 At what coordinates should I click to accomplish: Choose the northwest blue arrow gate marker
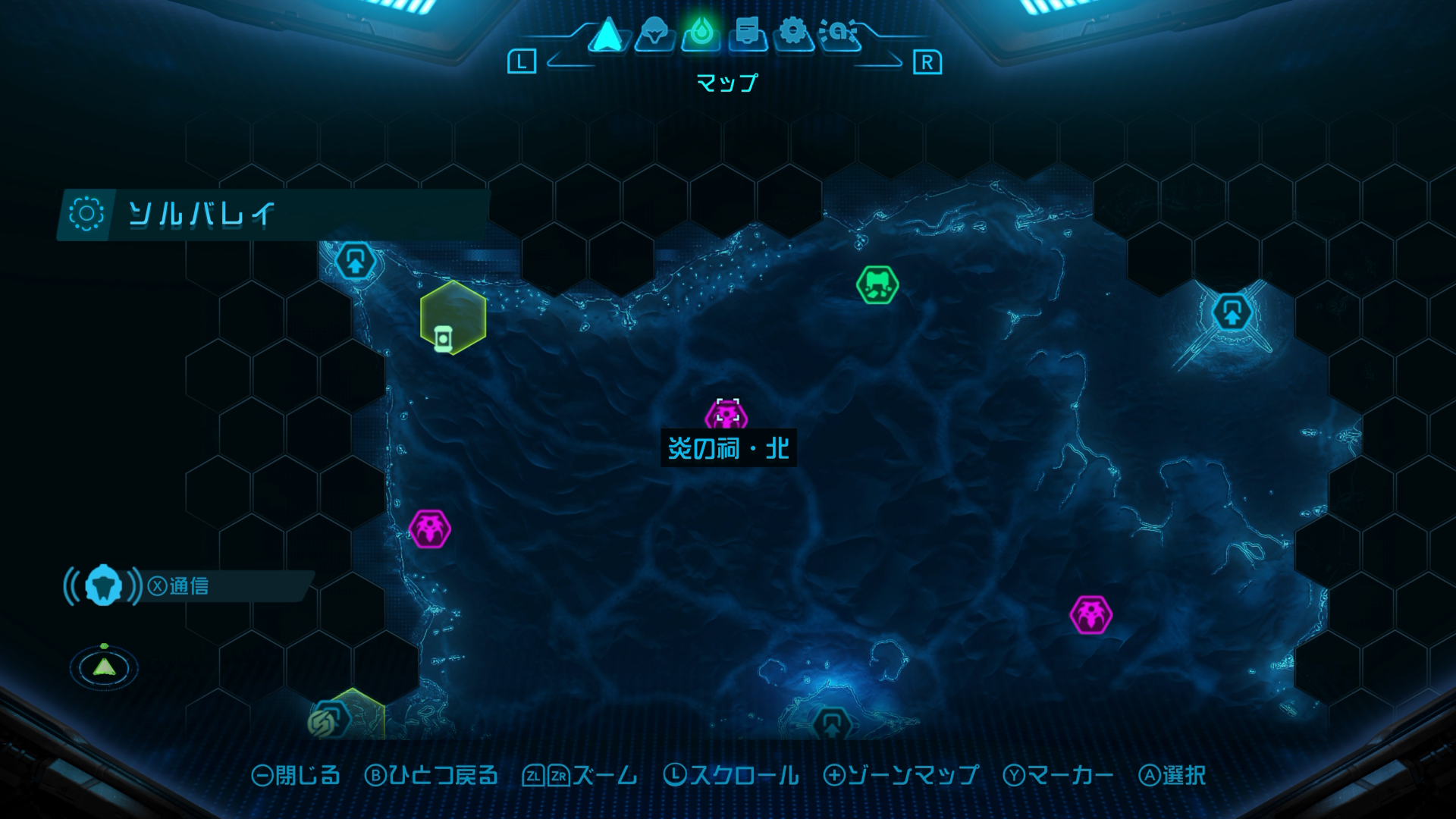[x=355, y=262]
